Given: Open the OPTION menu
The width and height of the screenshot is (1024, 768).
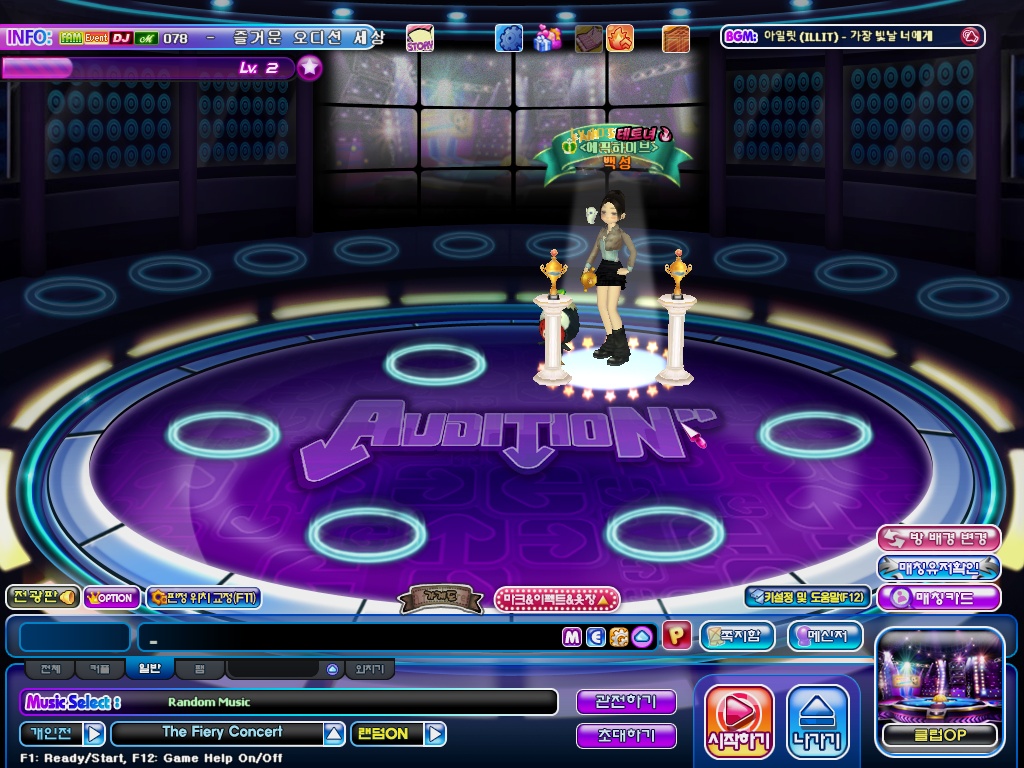Looking at the screenshot, I should click(112, 597).
